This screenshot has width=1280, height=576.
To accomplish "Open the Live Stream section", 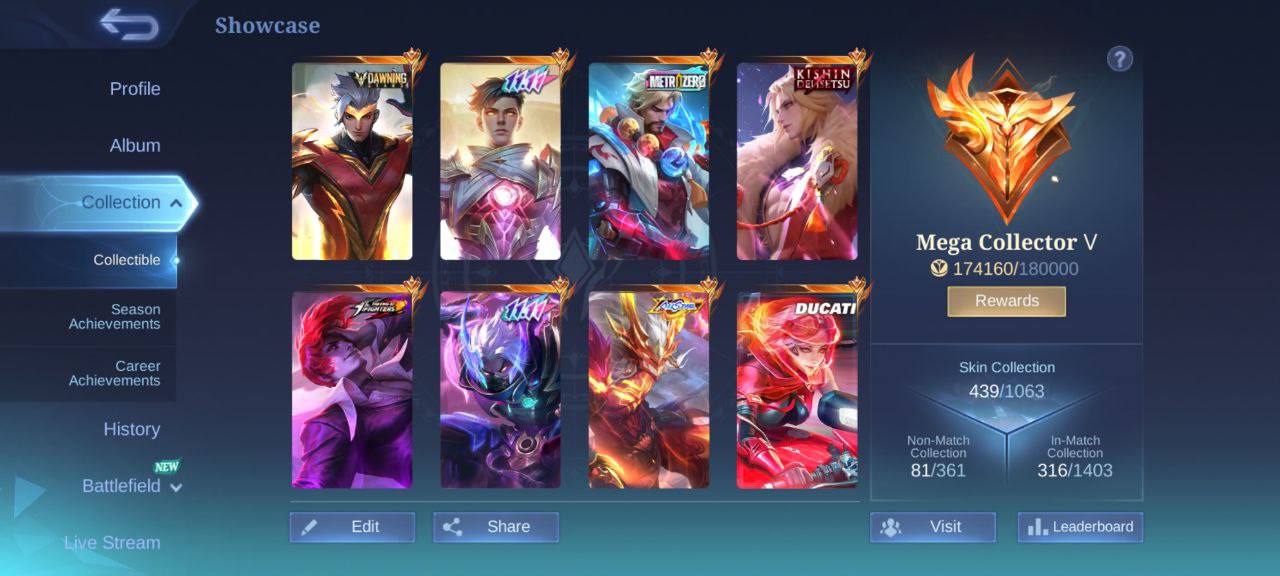I will [112, 543].
